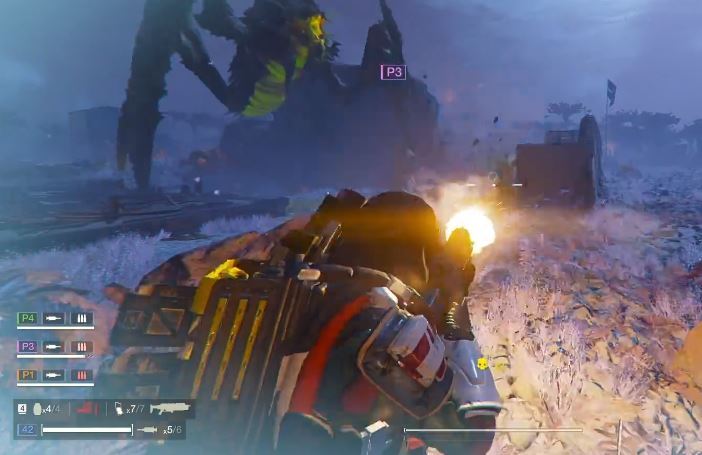Select the grenade icon in the loadout bar
This screenshot has width=702, height=455.
pyautogui.click(x=40, y=409)
